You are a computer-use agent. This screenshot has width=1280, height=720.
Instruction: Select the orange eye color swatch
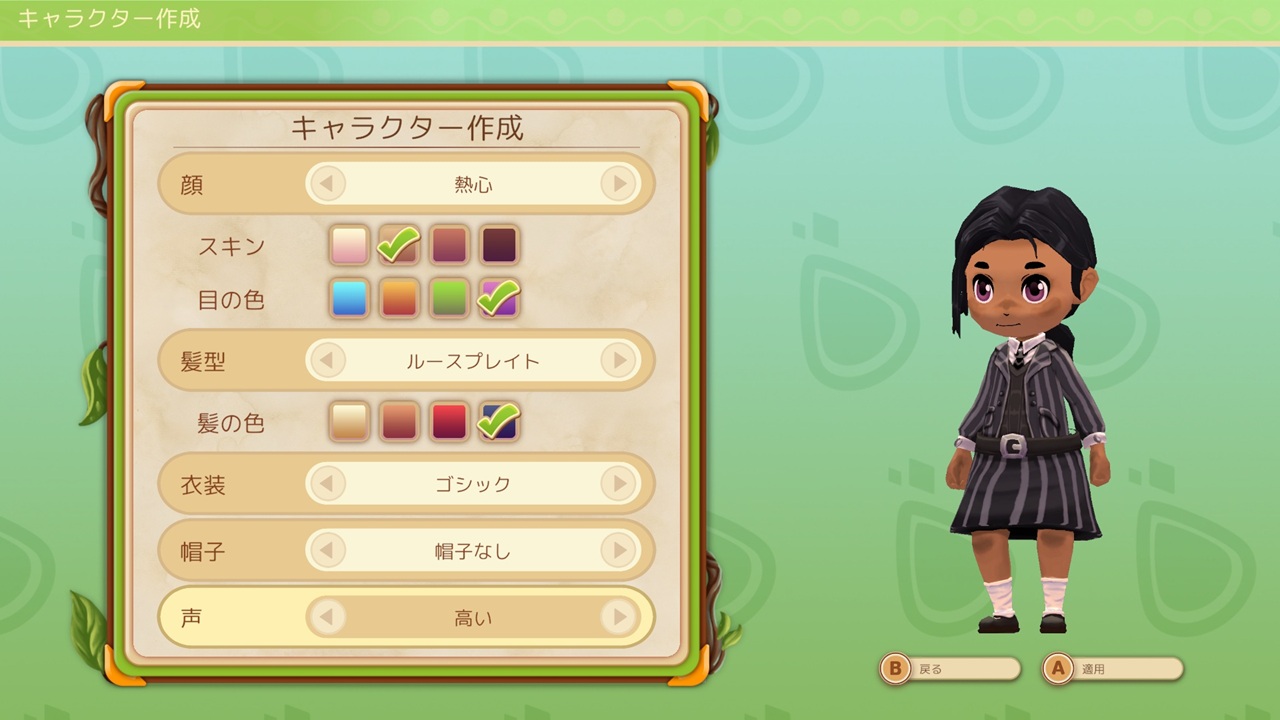click(x=400, y=299)
